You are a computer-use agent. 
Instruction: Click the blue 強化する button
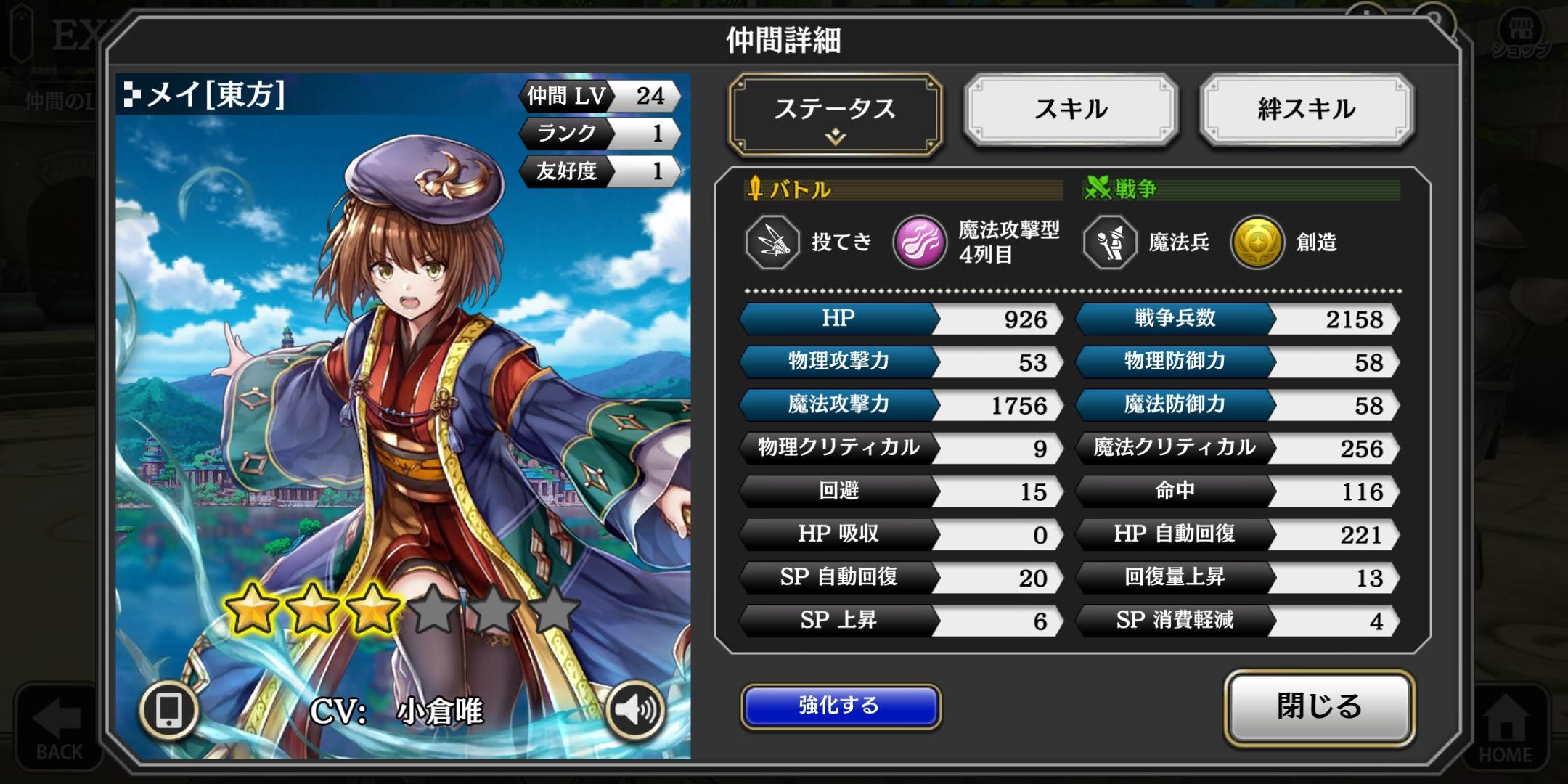pyautogui.click(x=840, y=706)
